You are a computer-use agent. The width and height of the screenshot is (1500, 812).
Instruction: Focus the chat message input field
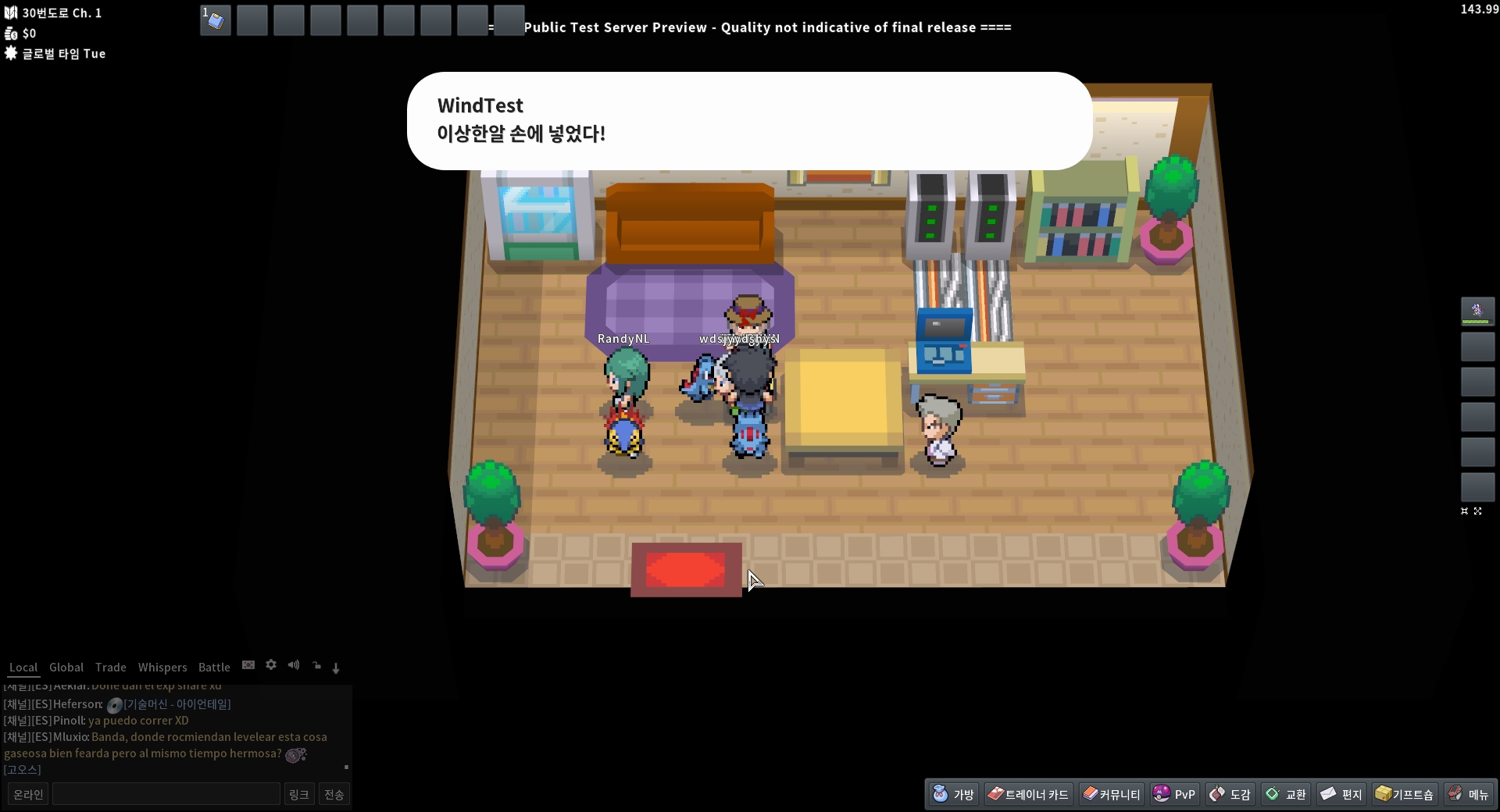(166, 794)
